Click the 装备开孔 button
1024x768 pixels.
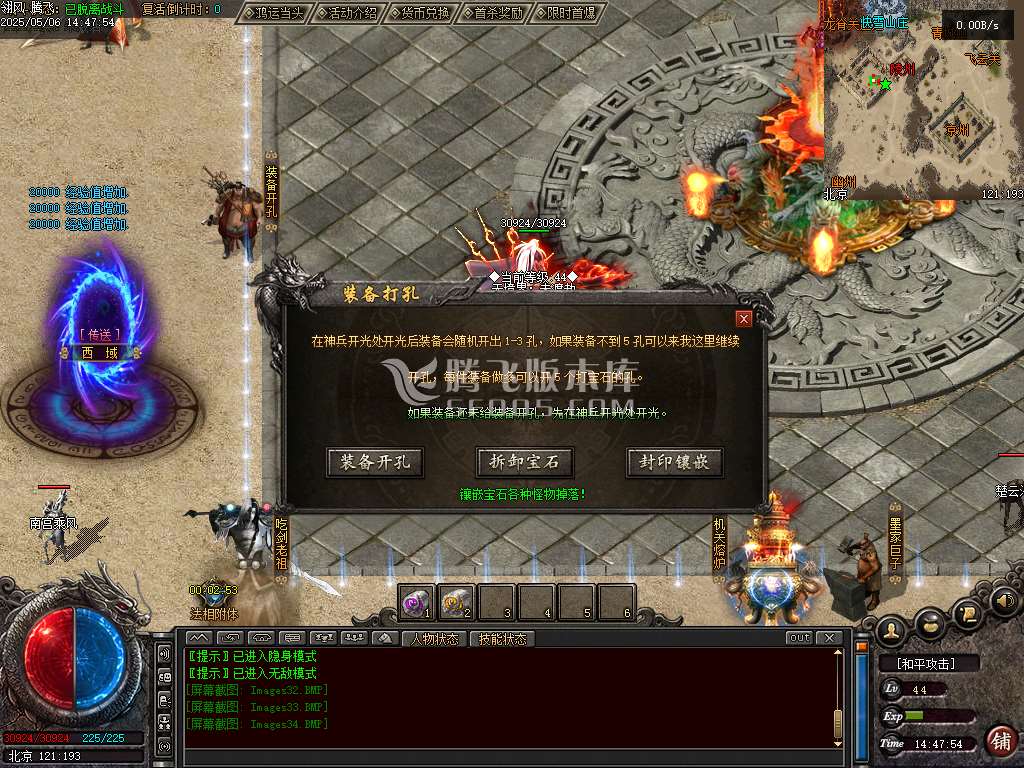click(x=375, y=462)
